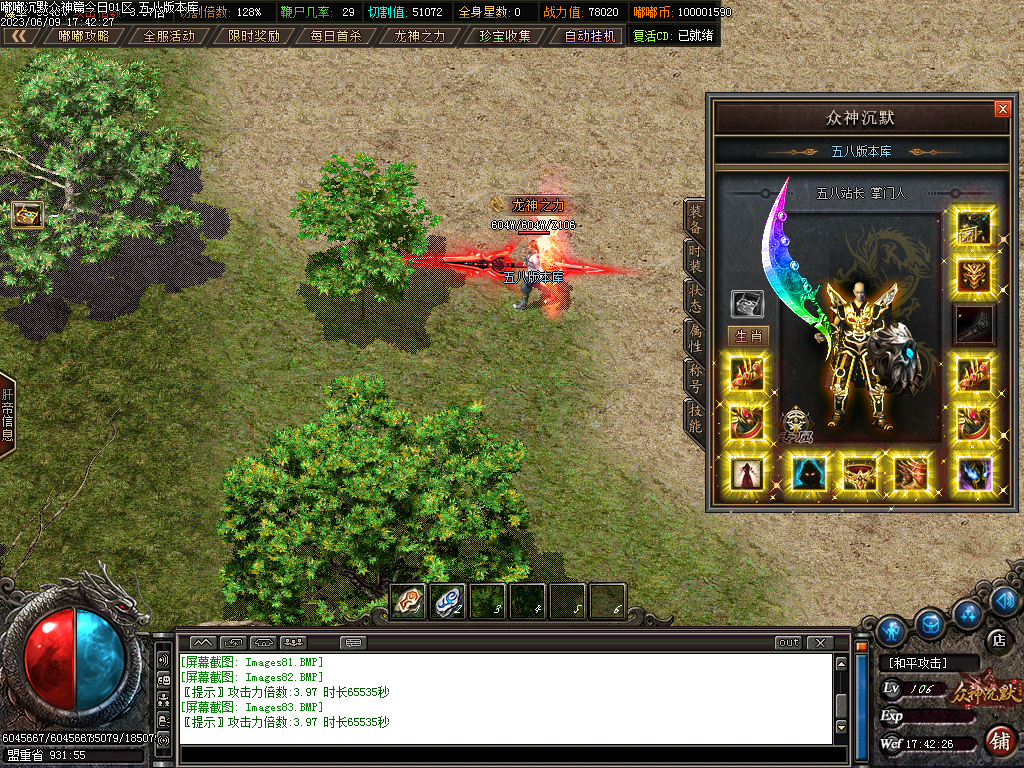Click the chat window OUT button
This screenshot has height=768, width=1024.
789,642
